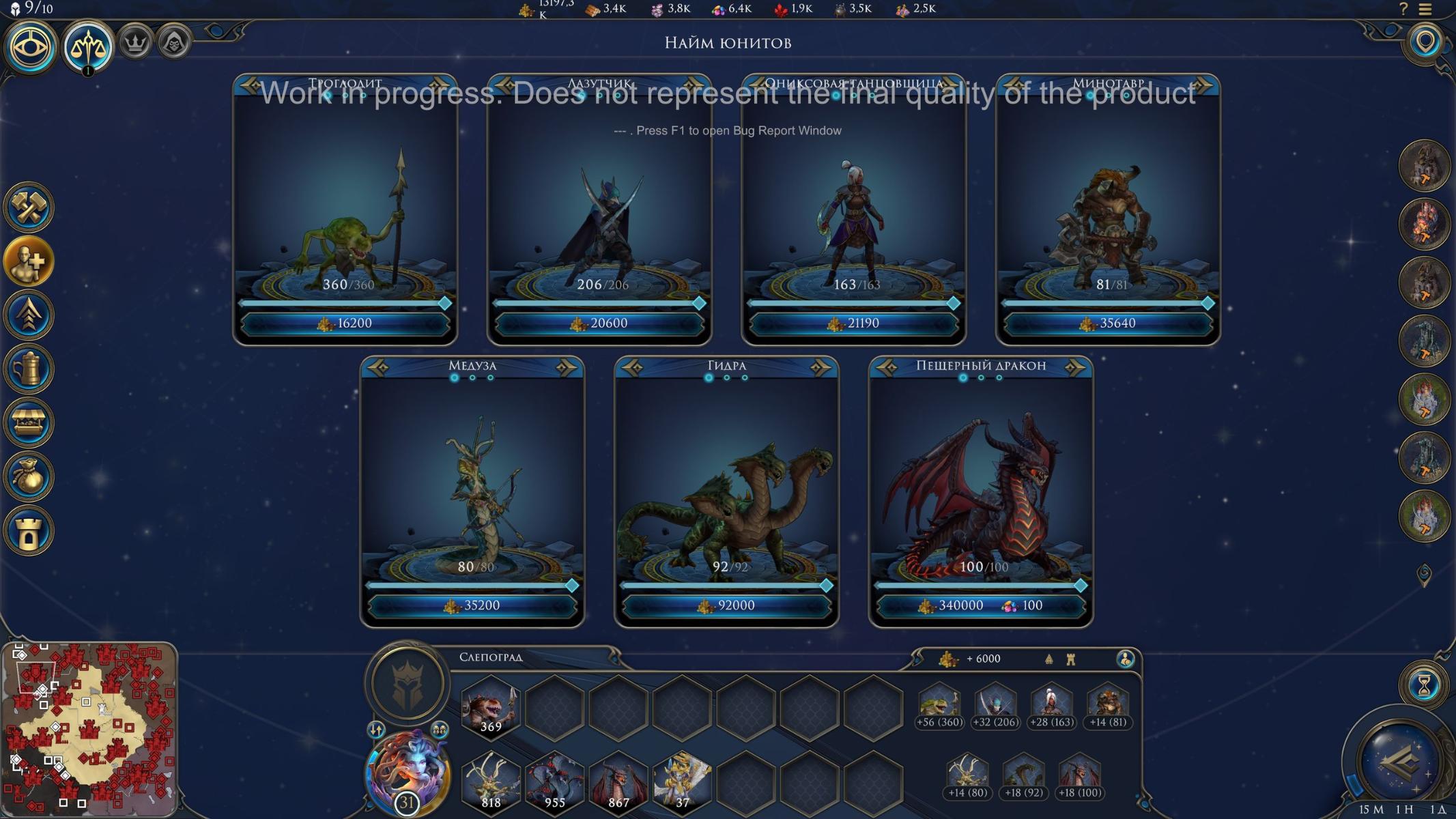The width and height of the screenshot is (1456, 819).
Task: Buy Troglodytes for 16200 gold
Action: [x=345, y=324]
